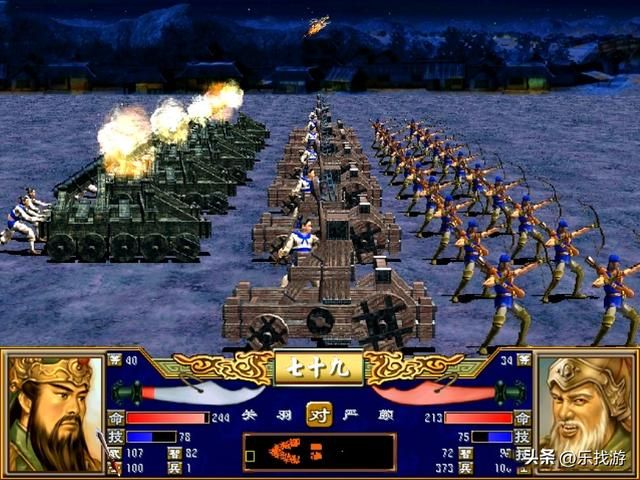Click Guan Yu's general portrait

click(x=55, y=412)
